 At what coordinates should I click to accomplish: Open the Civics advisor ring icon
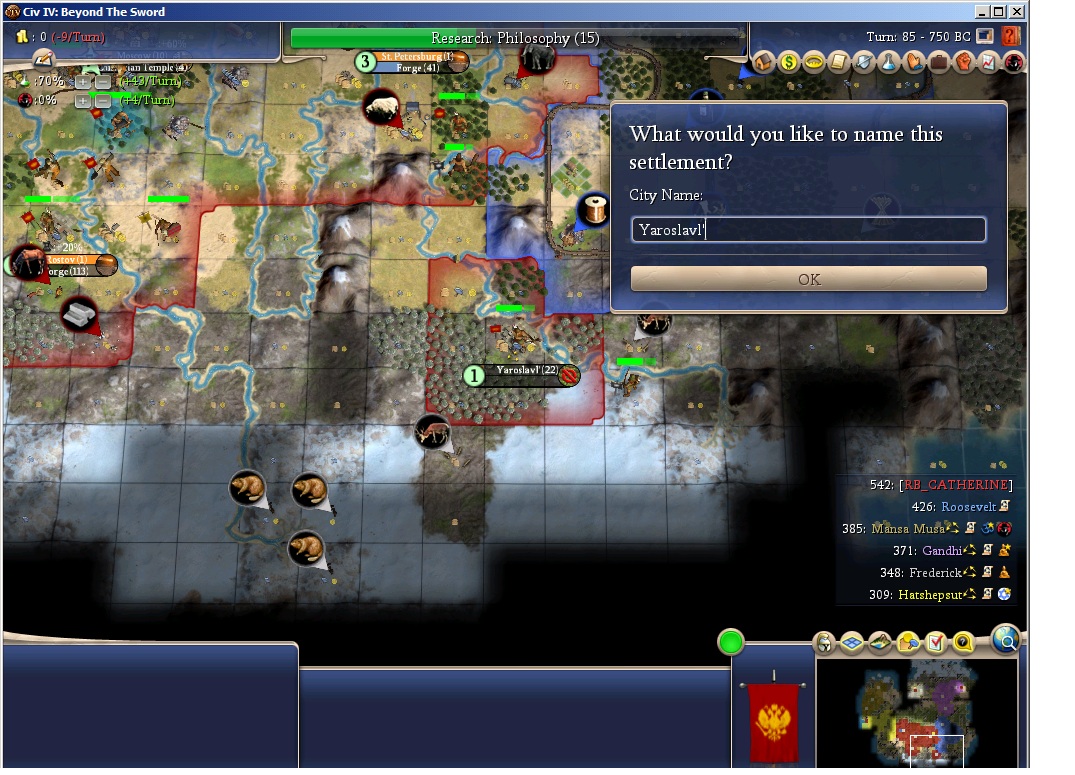point(814,63)
